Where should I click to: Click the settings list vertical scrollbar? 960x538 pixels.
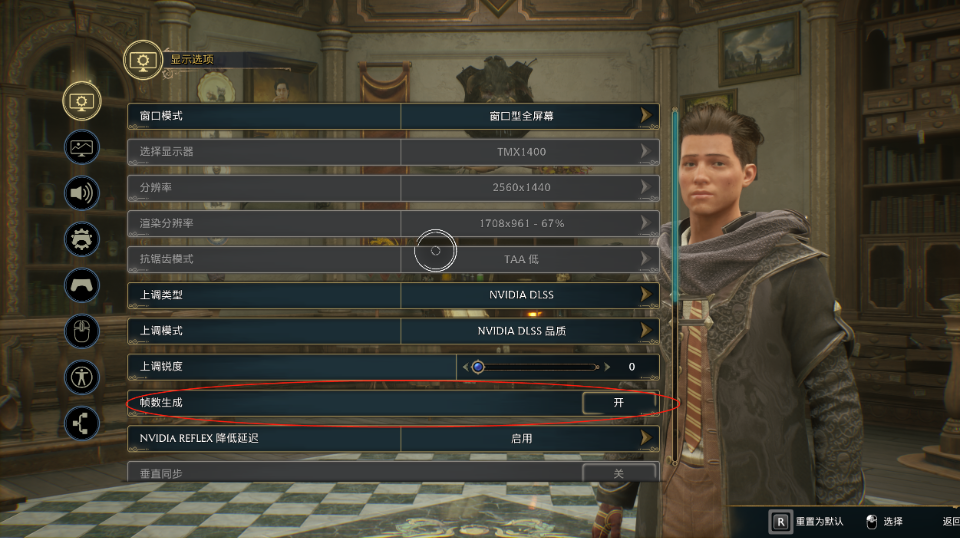(x=677, y=280)
